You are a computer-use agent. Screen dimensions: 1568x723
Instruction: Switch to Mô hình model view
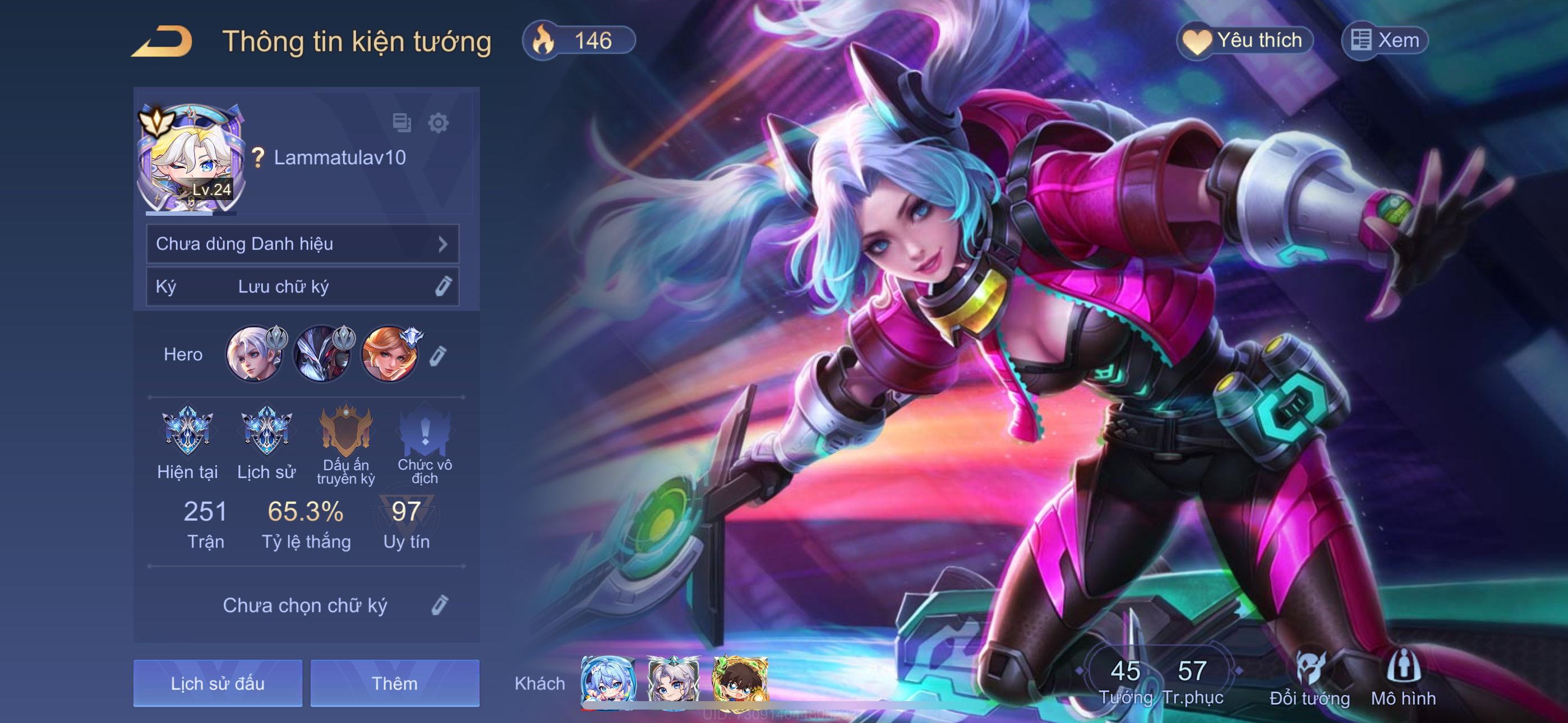pos(1403,679)
